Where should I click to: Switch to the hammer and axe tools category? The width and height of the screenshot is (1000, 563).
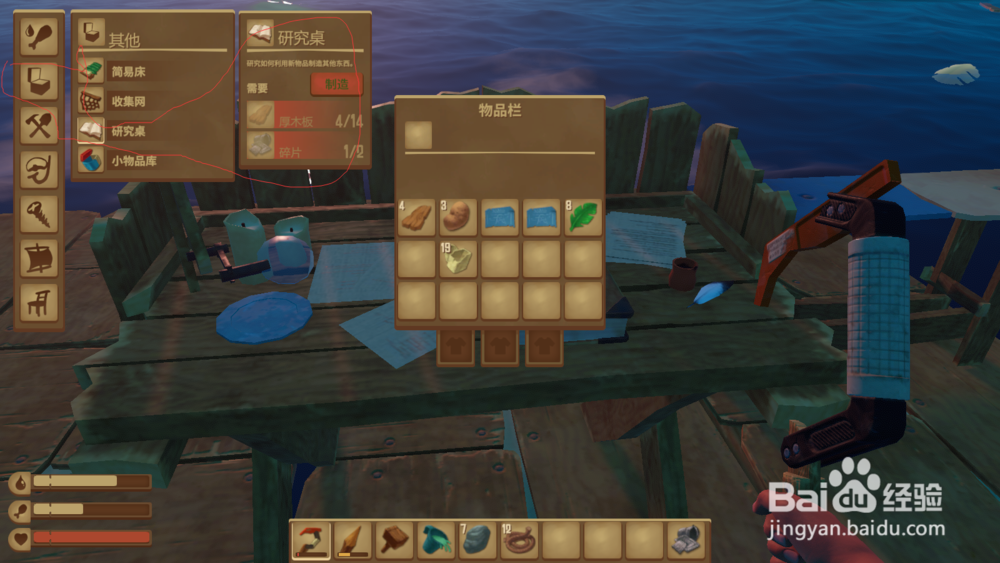tap(40, 124)
